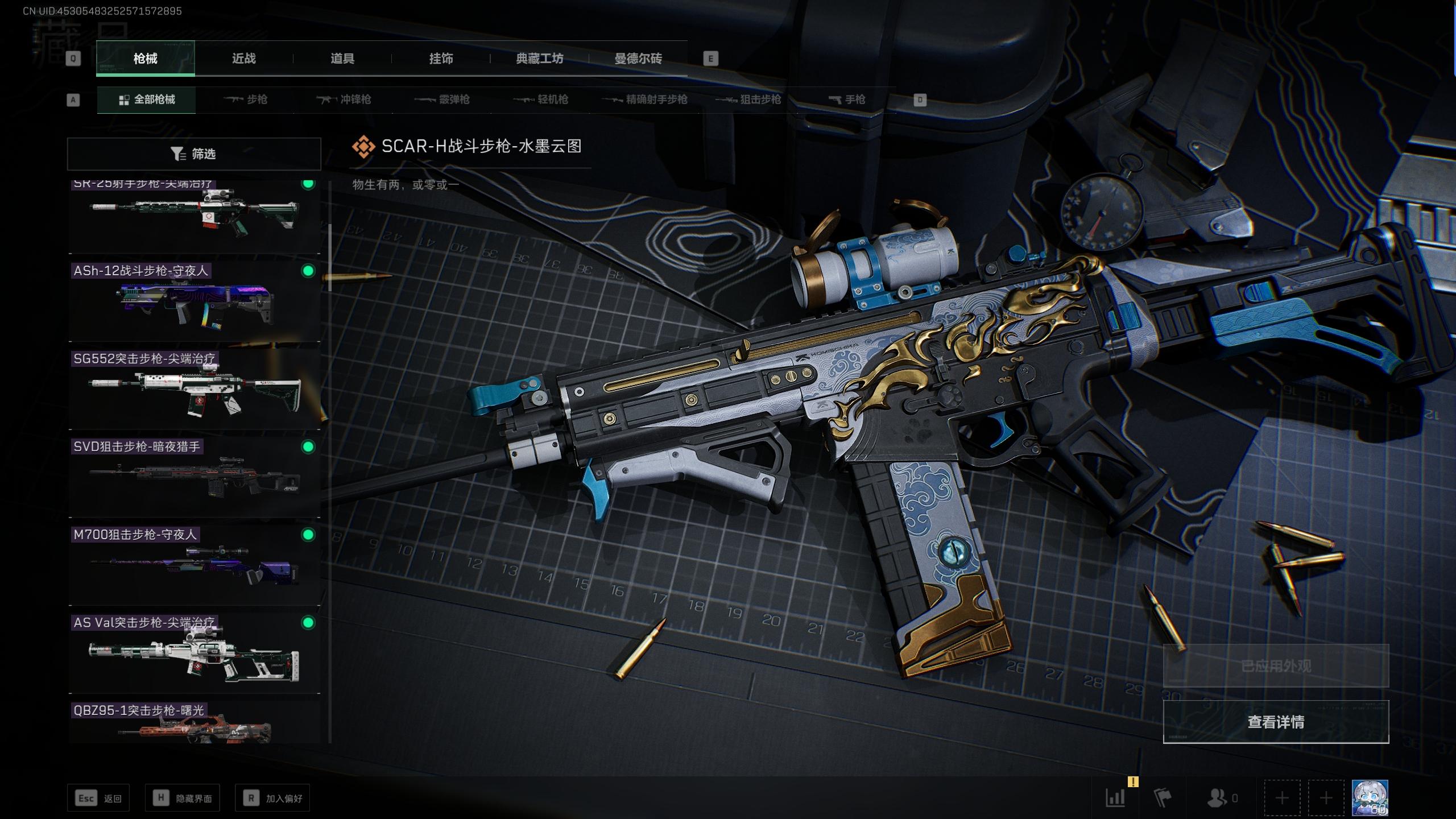Open the 曼德尔砖 tab
Image resolution: width=1456 pixels, height=819 pixels.
pos(638,59)
